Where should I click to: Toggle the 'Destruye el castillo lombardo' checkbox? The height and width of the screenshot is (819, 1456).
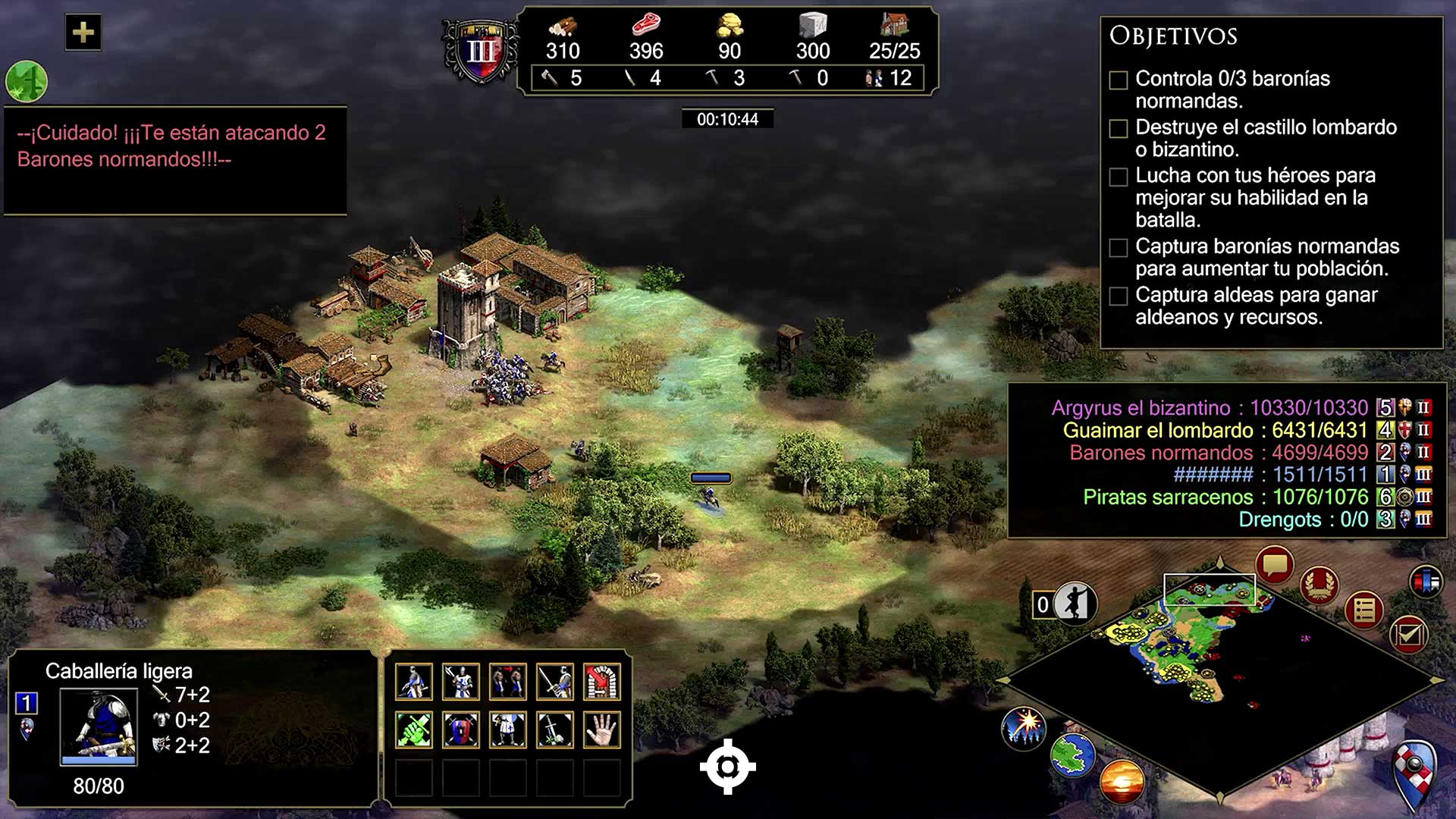(1119, 129)
